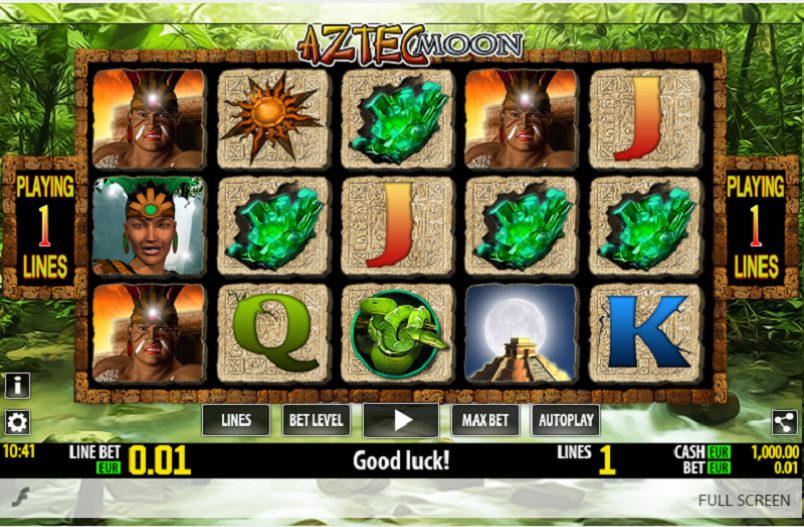Spin the reels with the play button
This screenshot has width=804, height=527.
coord(401,420)
